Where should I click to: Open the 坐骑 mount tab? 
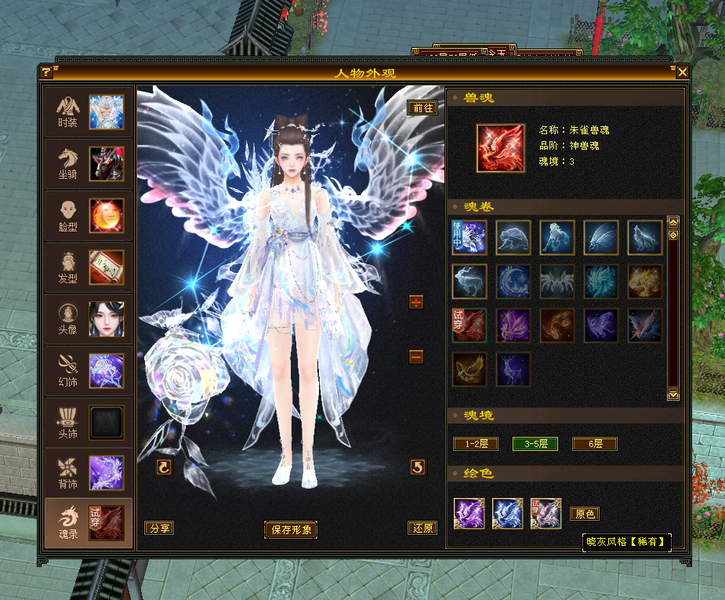[88, 164]
